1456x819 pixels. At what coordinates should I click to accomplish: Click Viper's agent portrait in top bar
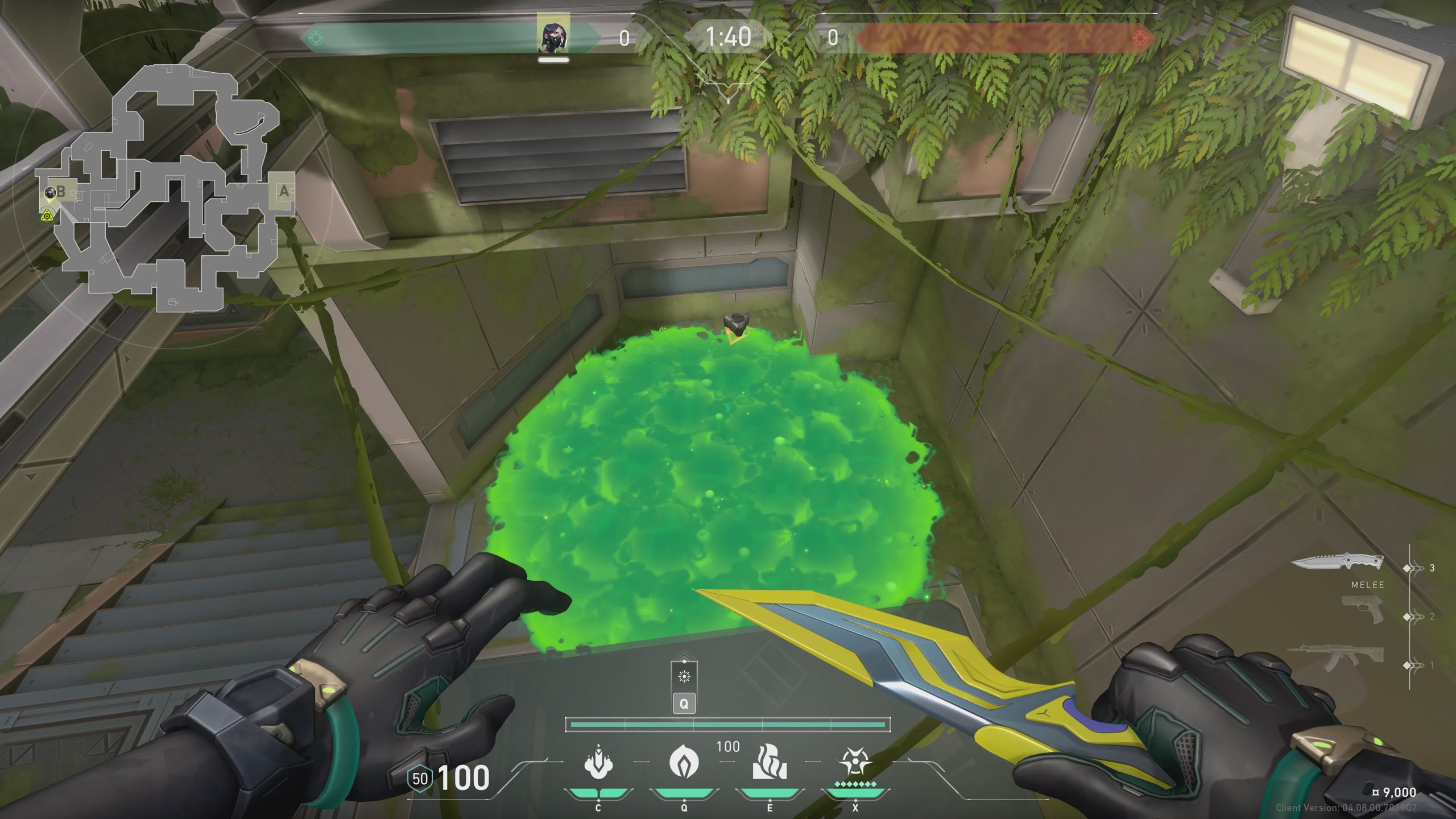pyautogui.click(x=553, y=35)
